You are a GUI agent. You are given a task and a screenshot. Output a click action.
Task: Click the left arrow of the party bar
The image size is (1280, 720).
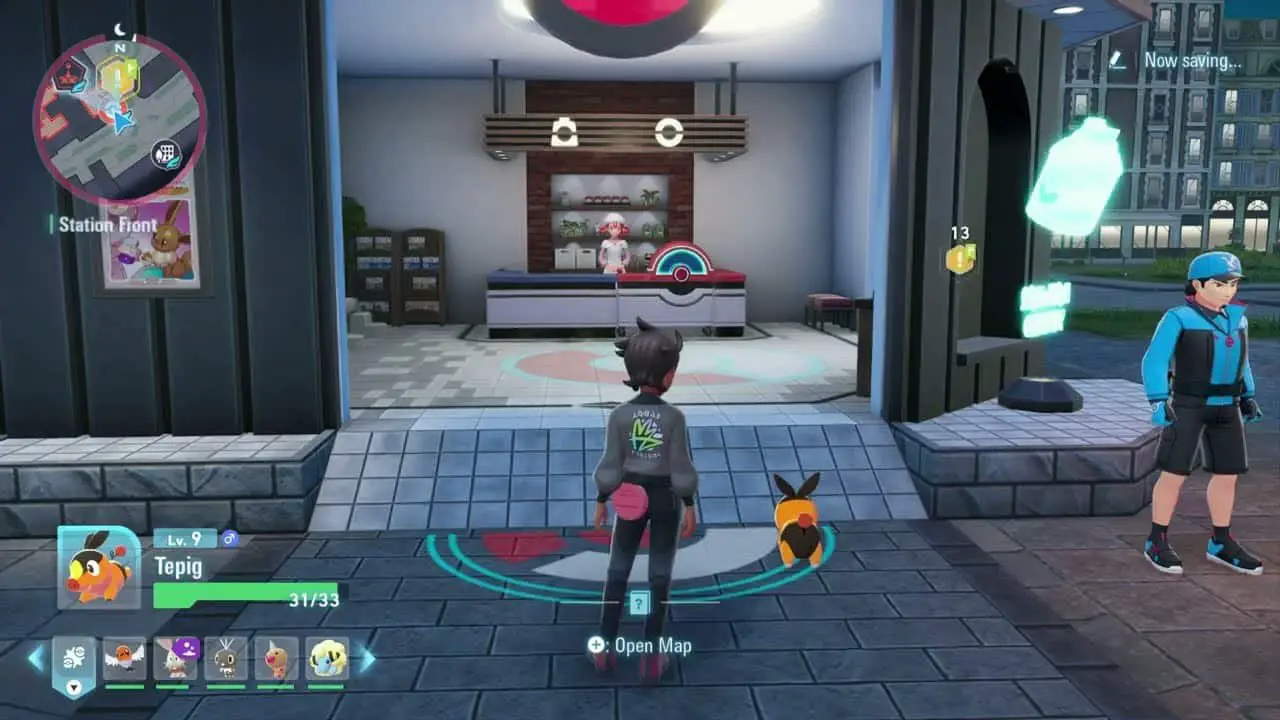[36, 658]
